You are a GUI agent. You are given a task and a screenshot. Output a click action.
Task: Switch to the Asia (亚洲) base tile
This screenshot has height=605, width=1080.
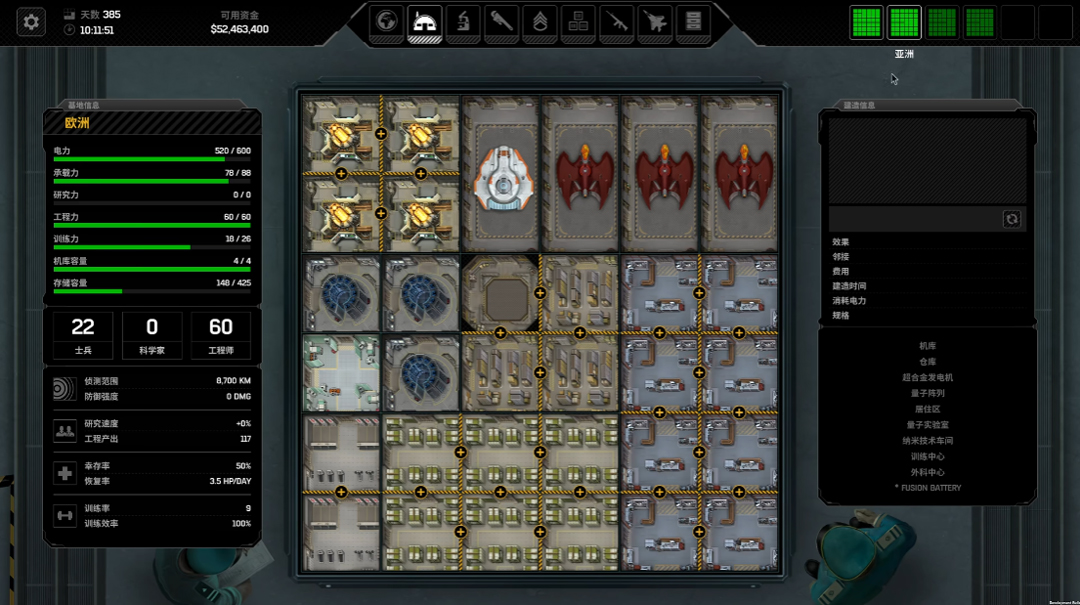click(904, 22)
